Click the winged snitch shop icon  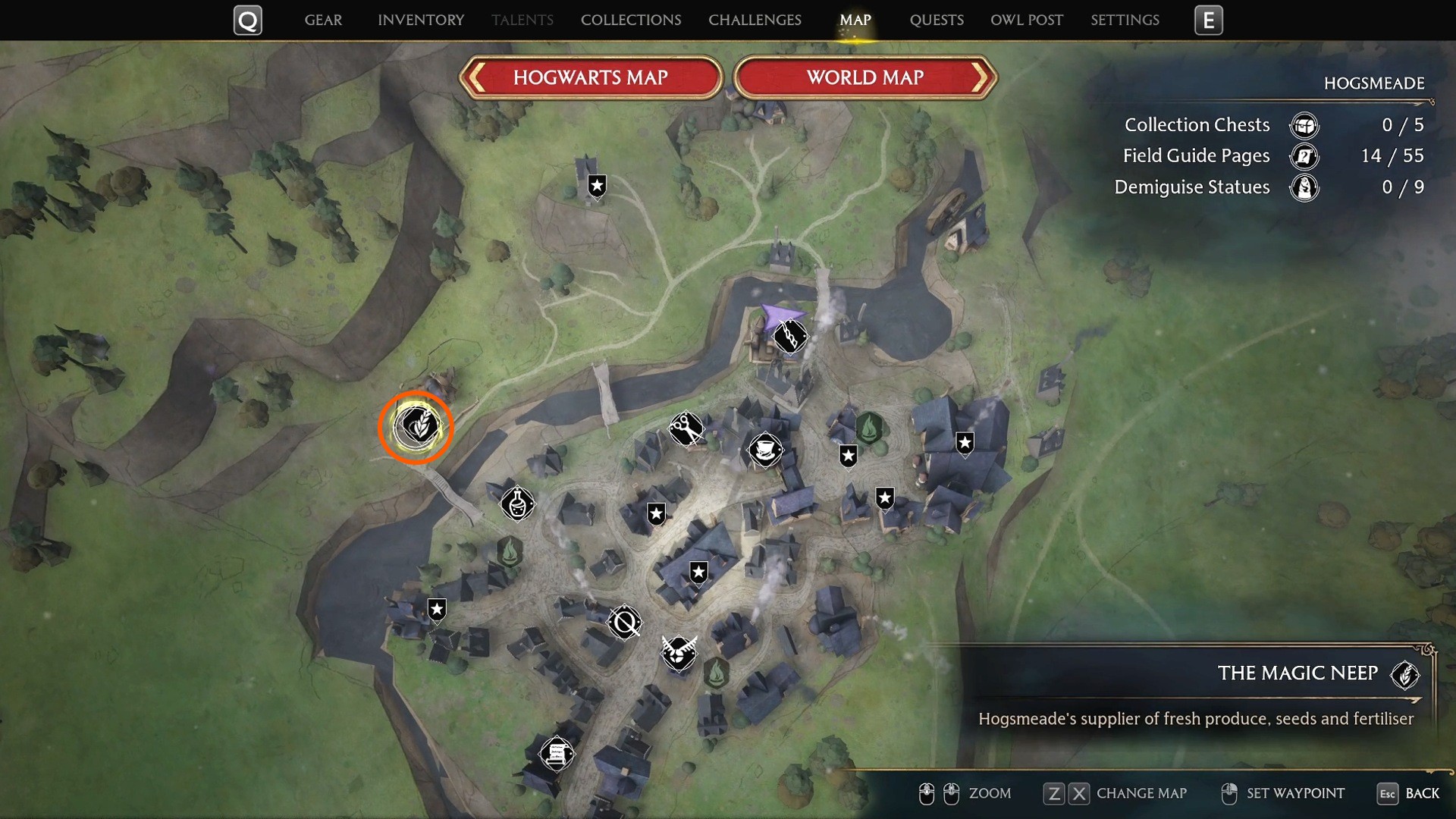[679, 654]
